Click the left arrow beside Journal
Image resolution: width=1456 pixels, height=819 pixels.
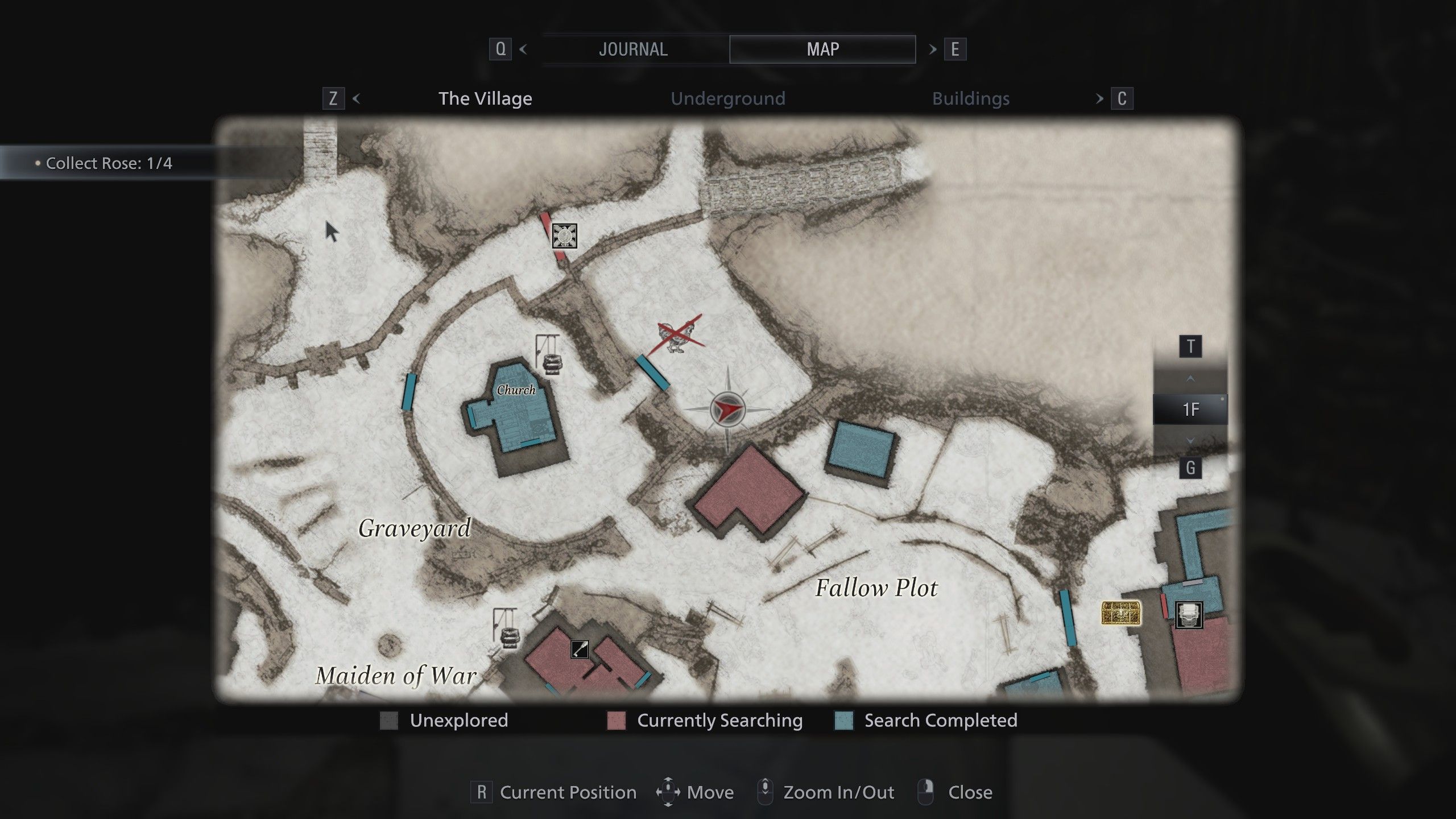[523, 49]
